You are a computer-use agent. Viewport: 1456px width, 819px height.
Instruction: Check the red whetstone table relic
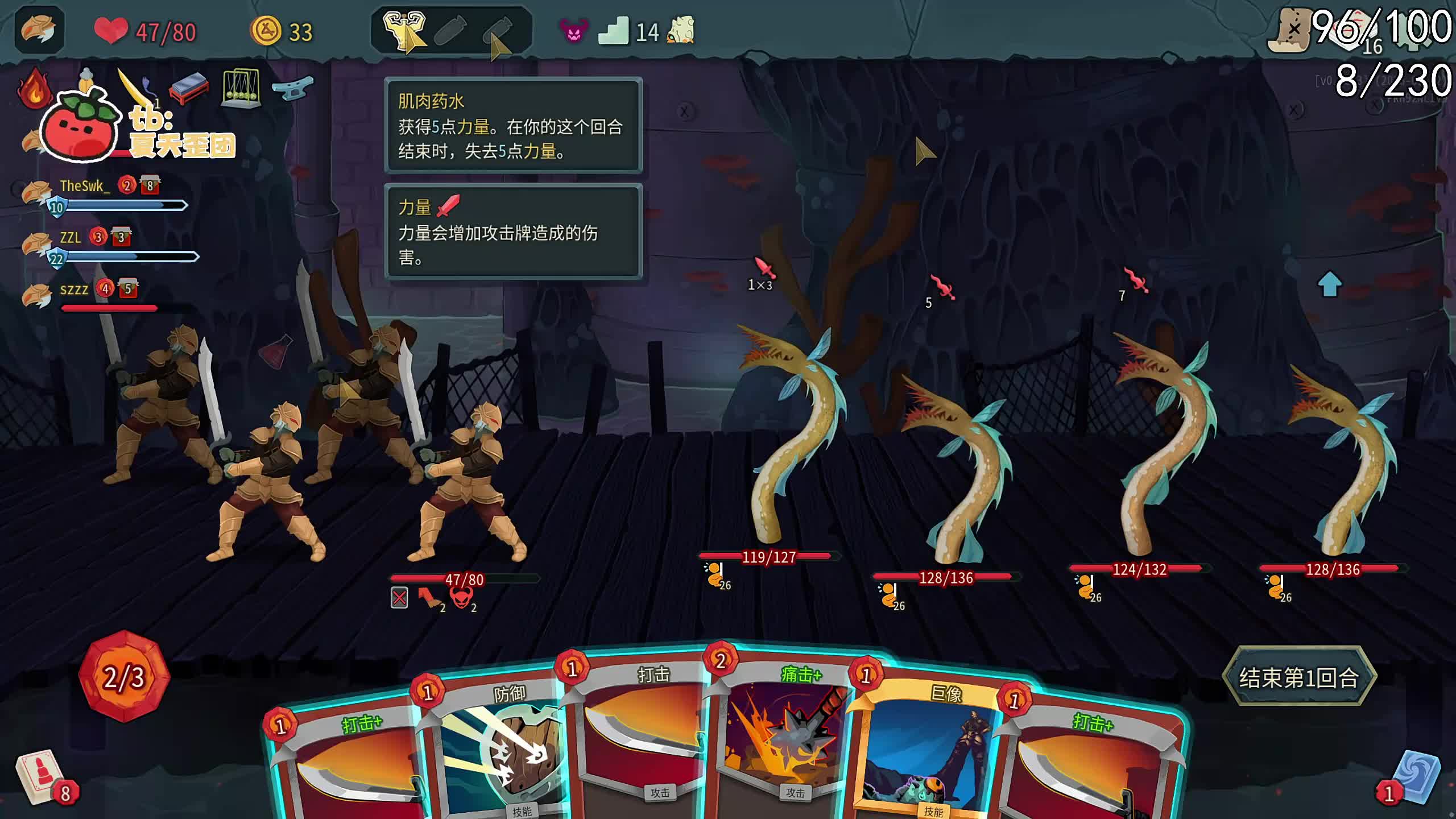pos(189,88)
